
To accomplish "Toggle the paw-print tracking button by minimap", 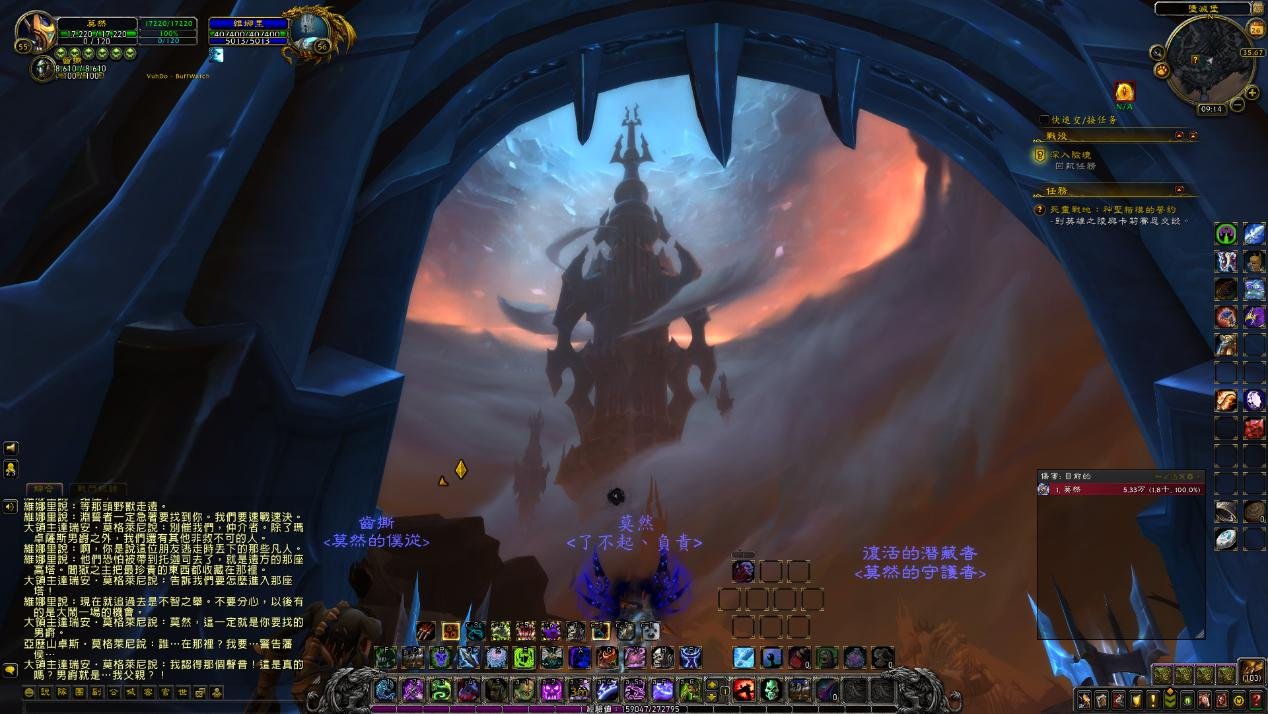I will click(1161, 71).
